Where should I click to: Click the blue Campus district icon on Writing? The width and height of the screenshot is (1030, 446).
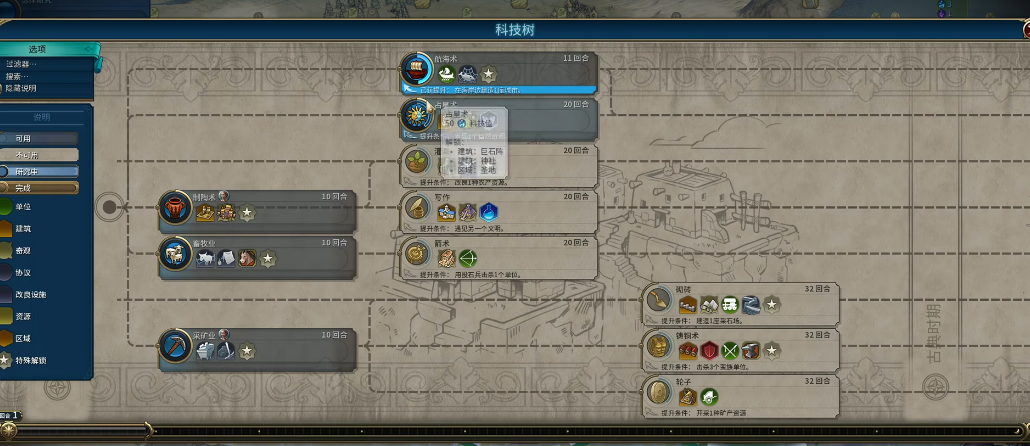click(488, 212)
